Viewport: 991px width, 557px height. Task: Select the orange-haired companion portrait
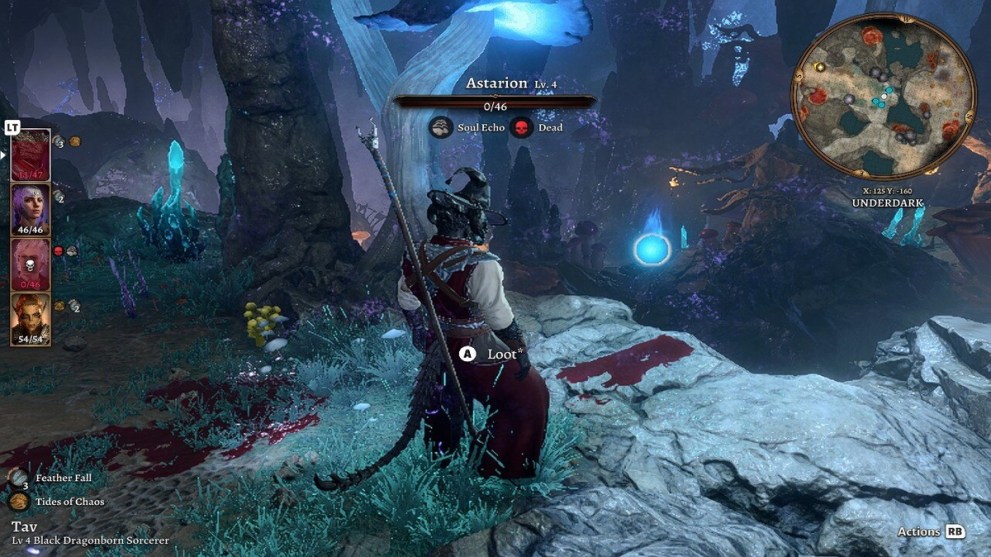point(30,319)
